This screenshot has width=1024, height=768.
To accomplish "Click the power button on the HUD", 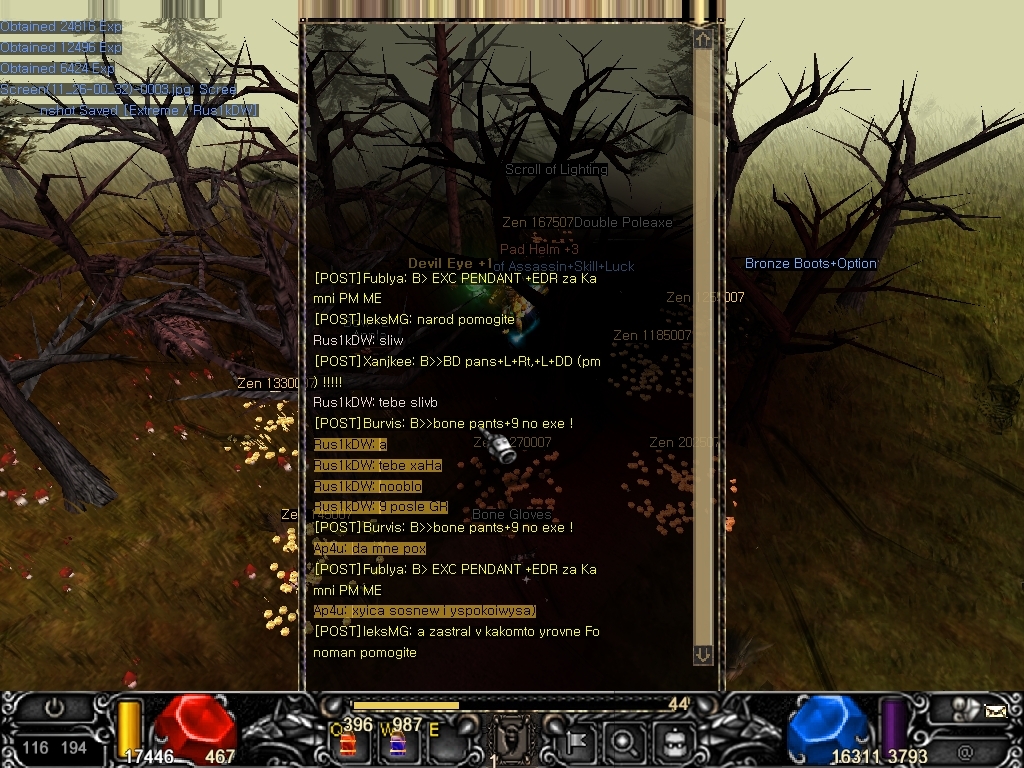I will pyautogui.click(x=55, y=709).
